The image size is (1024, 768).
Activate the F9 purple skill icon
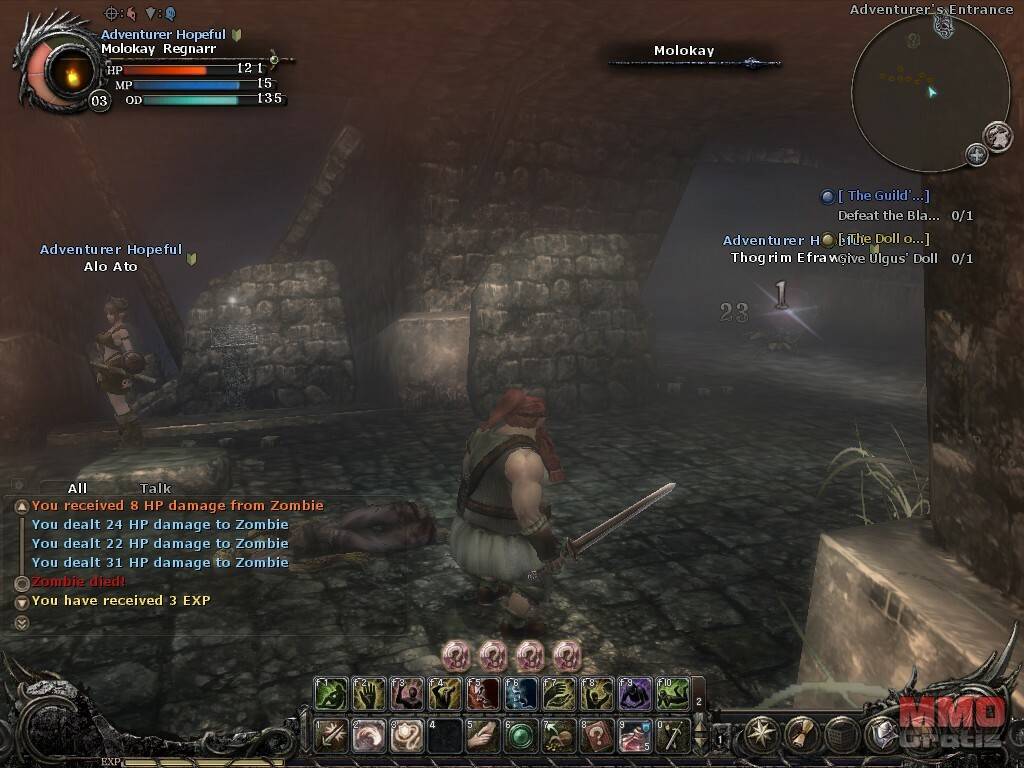[635, 693]
